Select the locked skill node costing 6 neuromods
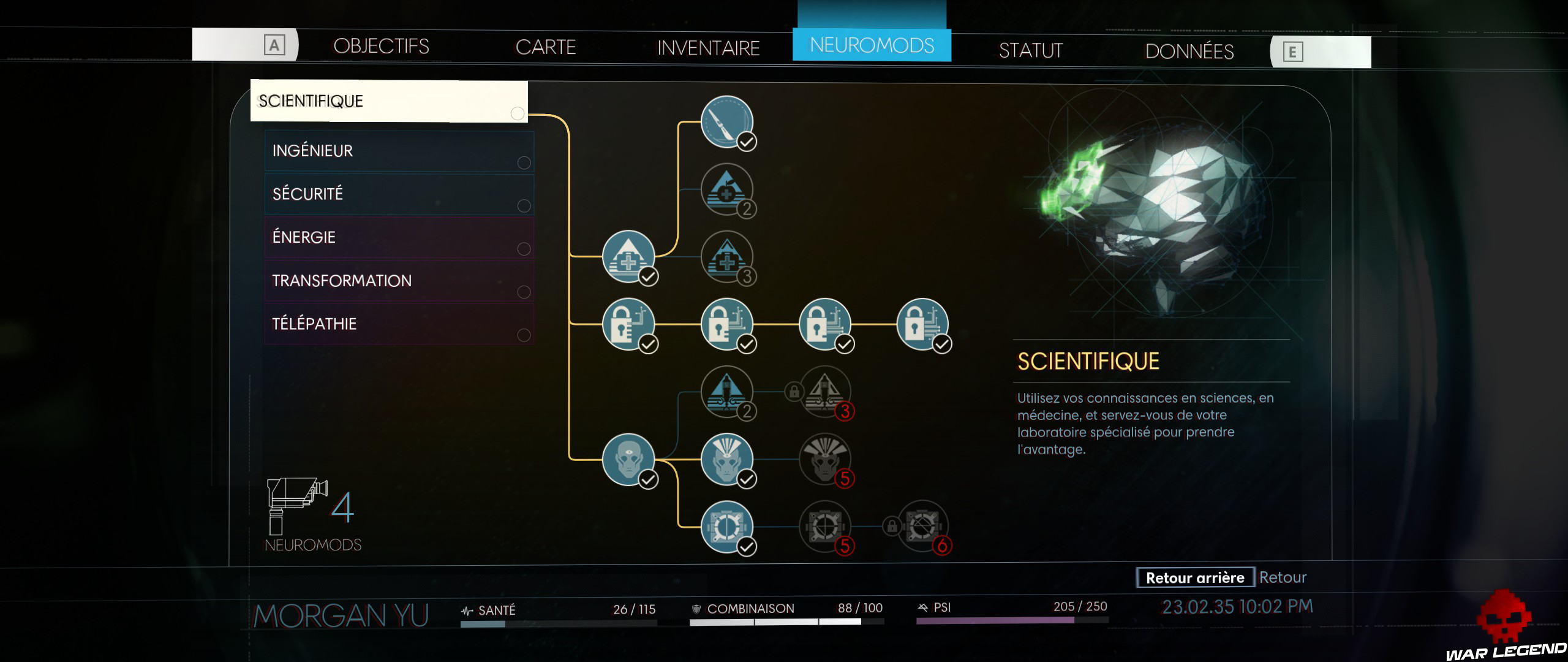Screen dimensions: 1568x662 [x=922, y=527]
